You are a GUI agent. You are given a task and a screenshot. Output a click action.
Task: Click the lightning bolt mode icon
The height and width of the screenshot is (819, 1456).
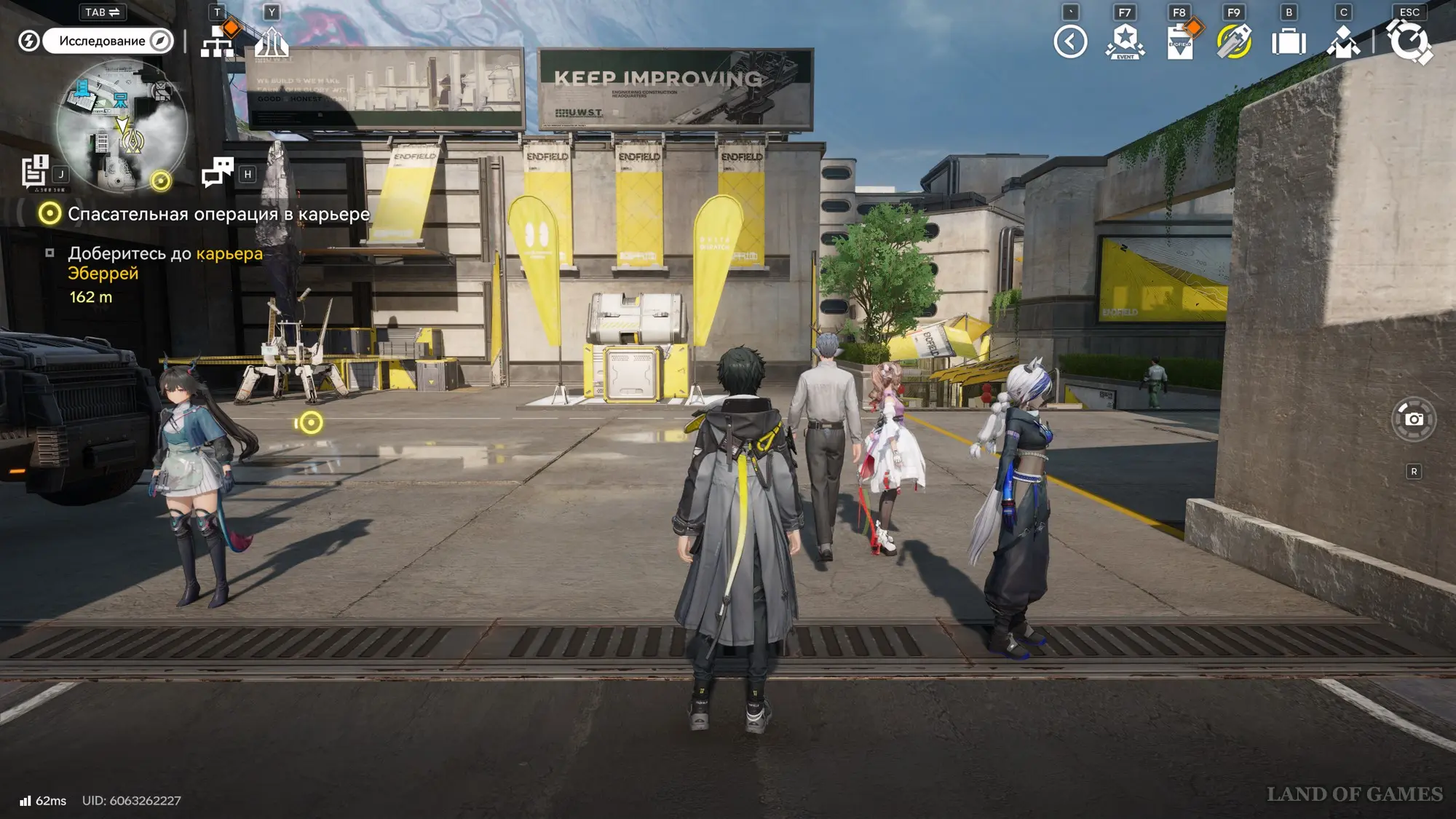click(x=28, y=41)
